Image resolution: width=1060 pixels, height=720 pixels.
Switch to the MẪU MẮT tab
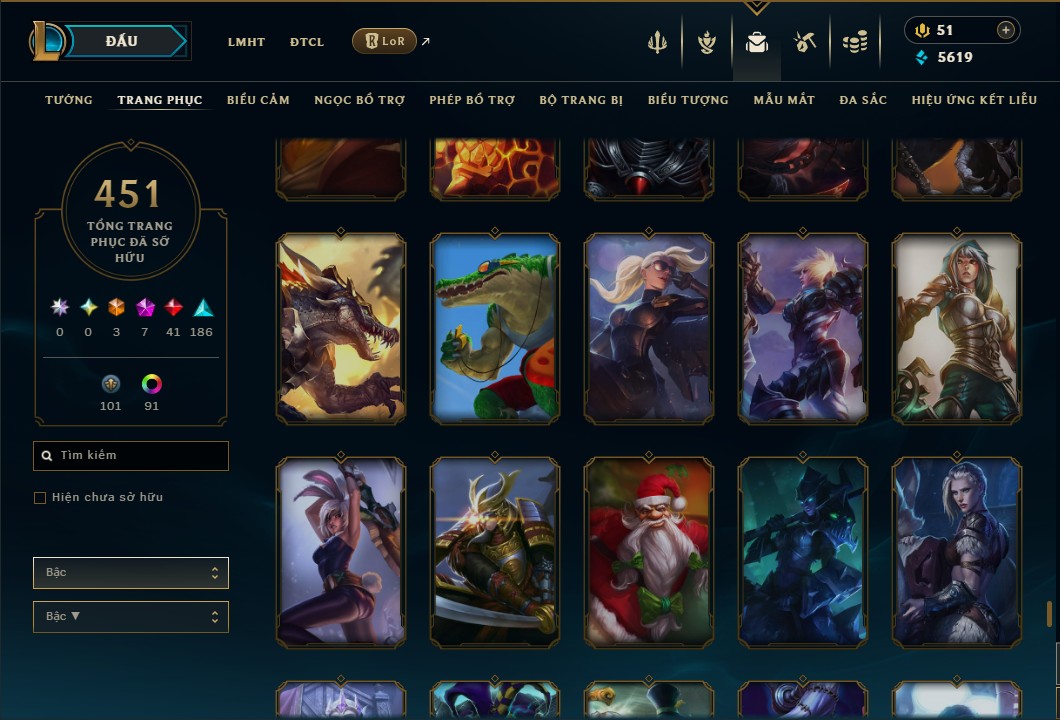click(x=784, y=100)
